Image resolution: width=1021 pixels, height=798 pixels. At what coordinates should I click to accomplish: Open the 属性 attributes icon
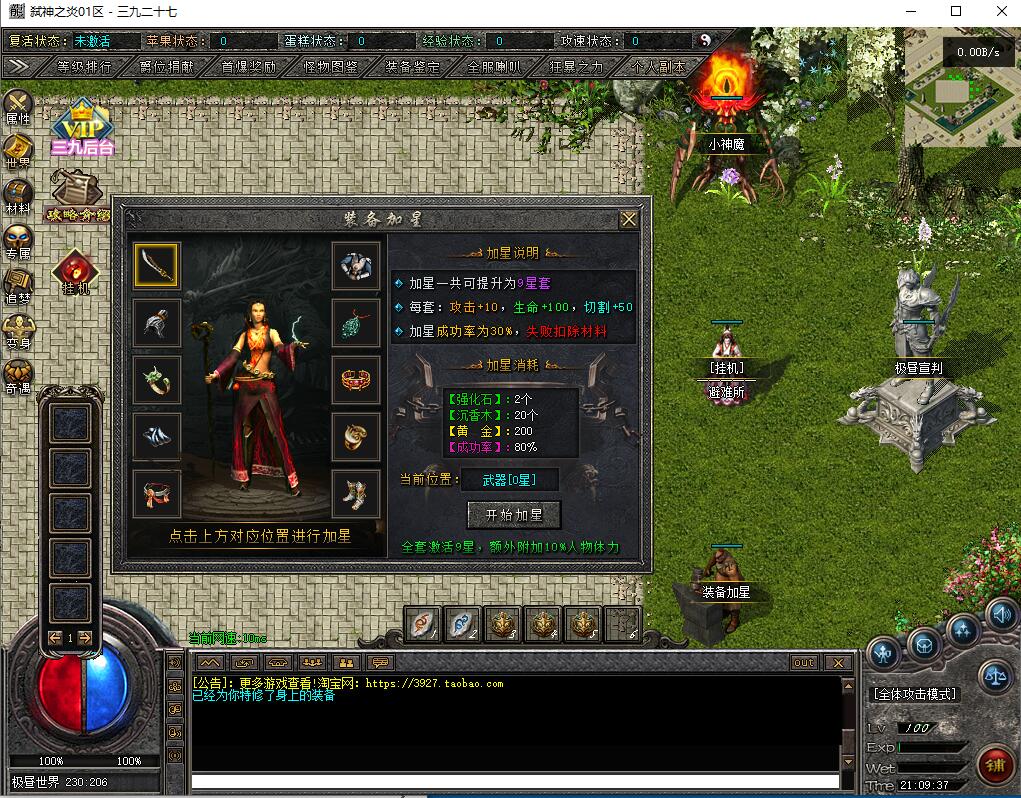coord(18,106)
